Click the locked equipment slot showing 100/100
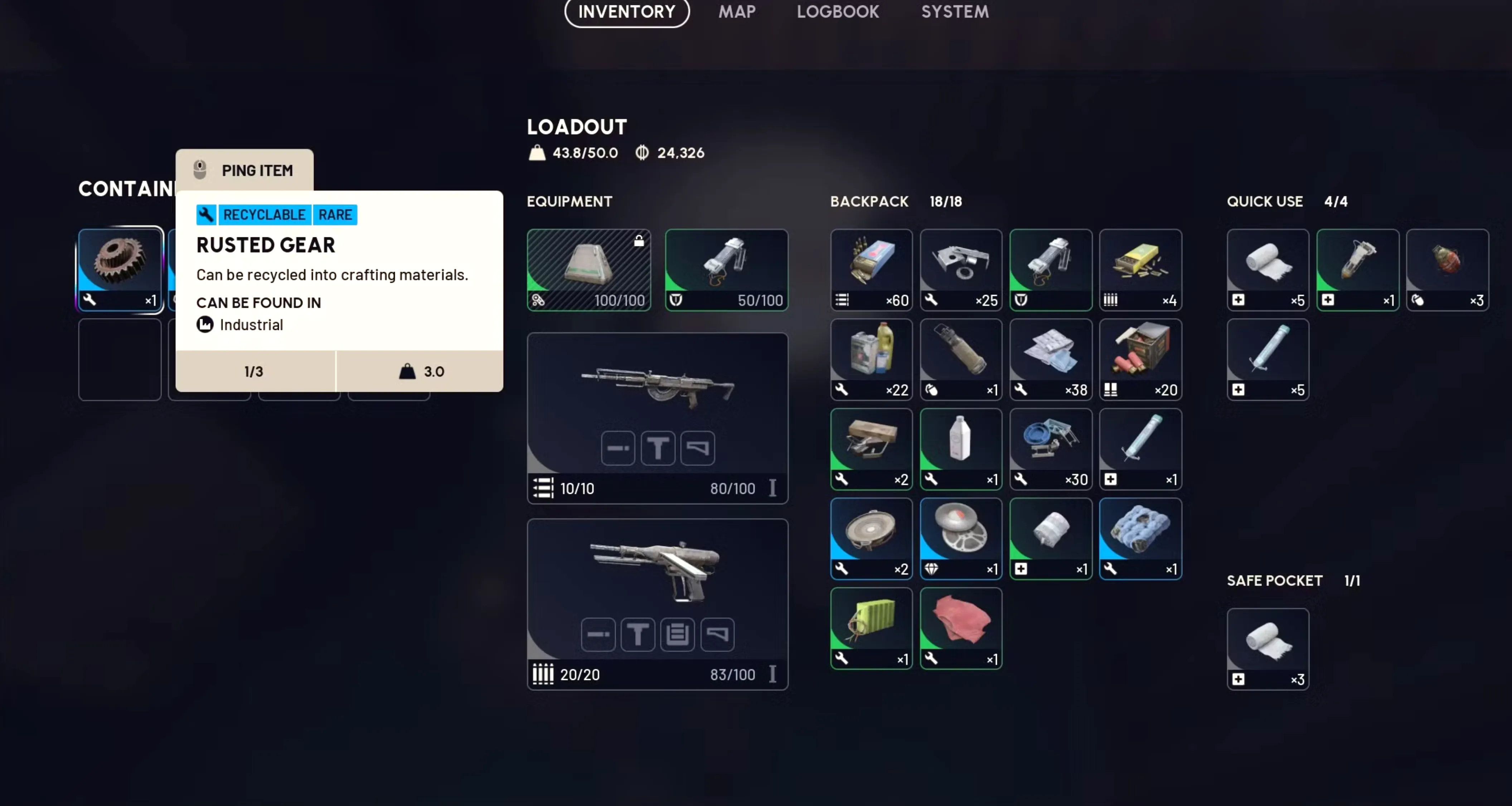1512x806 pixels. [588, 270]
